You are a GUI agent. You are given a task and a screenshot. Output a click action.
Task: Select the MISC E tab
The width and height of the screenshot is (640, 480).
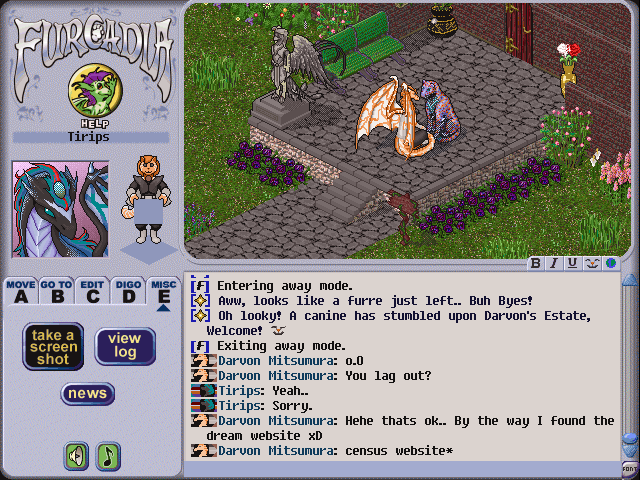163,292
